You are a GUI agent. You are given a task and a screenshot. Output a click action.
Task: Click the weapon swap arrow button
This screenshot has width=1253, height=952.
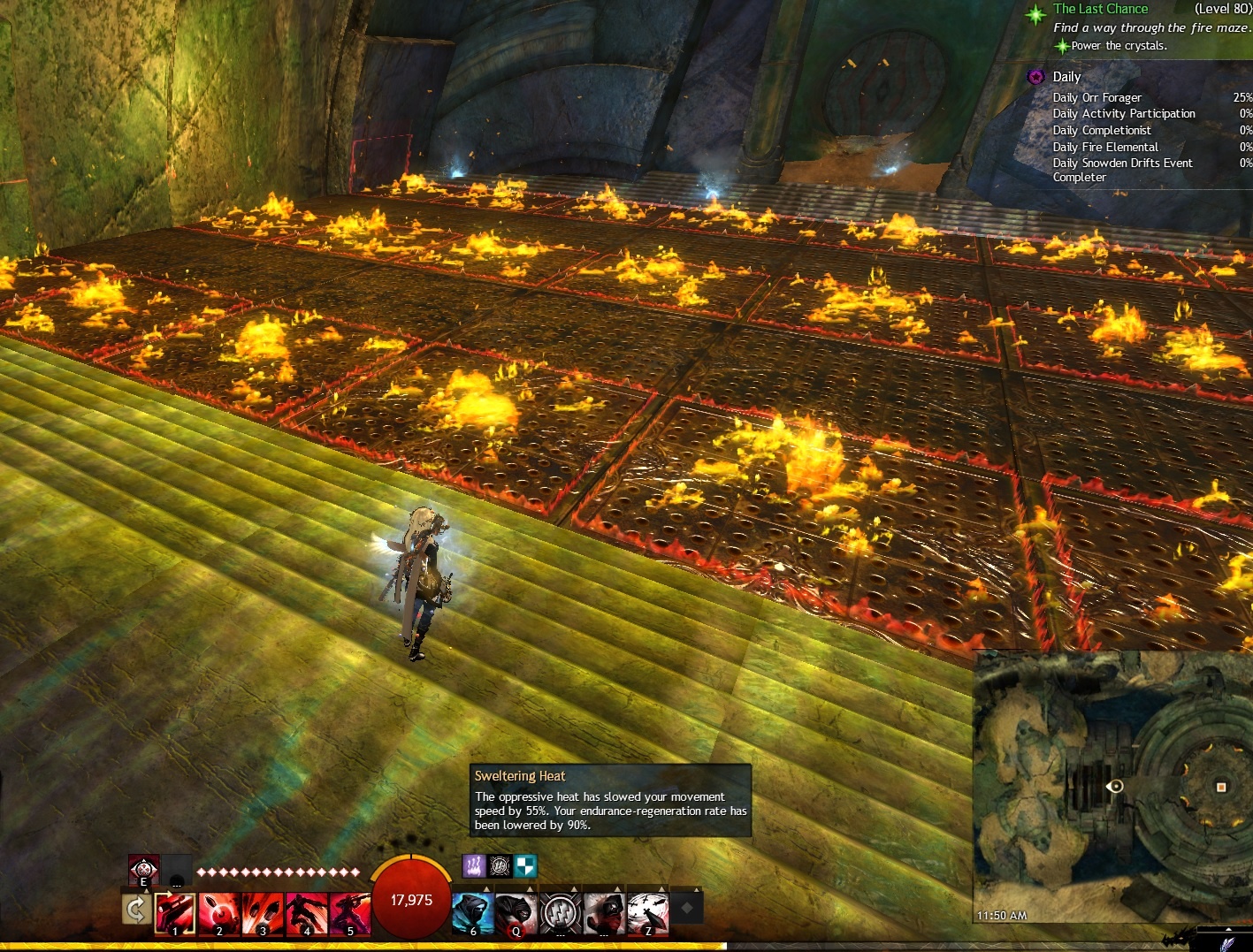pos(135,910)
